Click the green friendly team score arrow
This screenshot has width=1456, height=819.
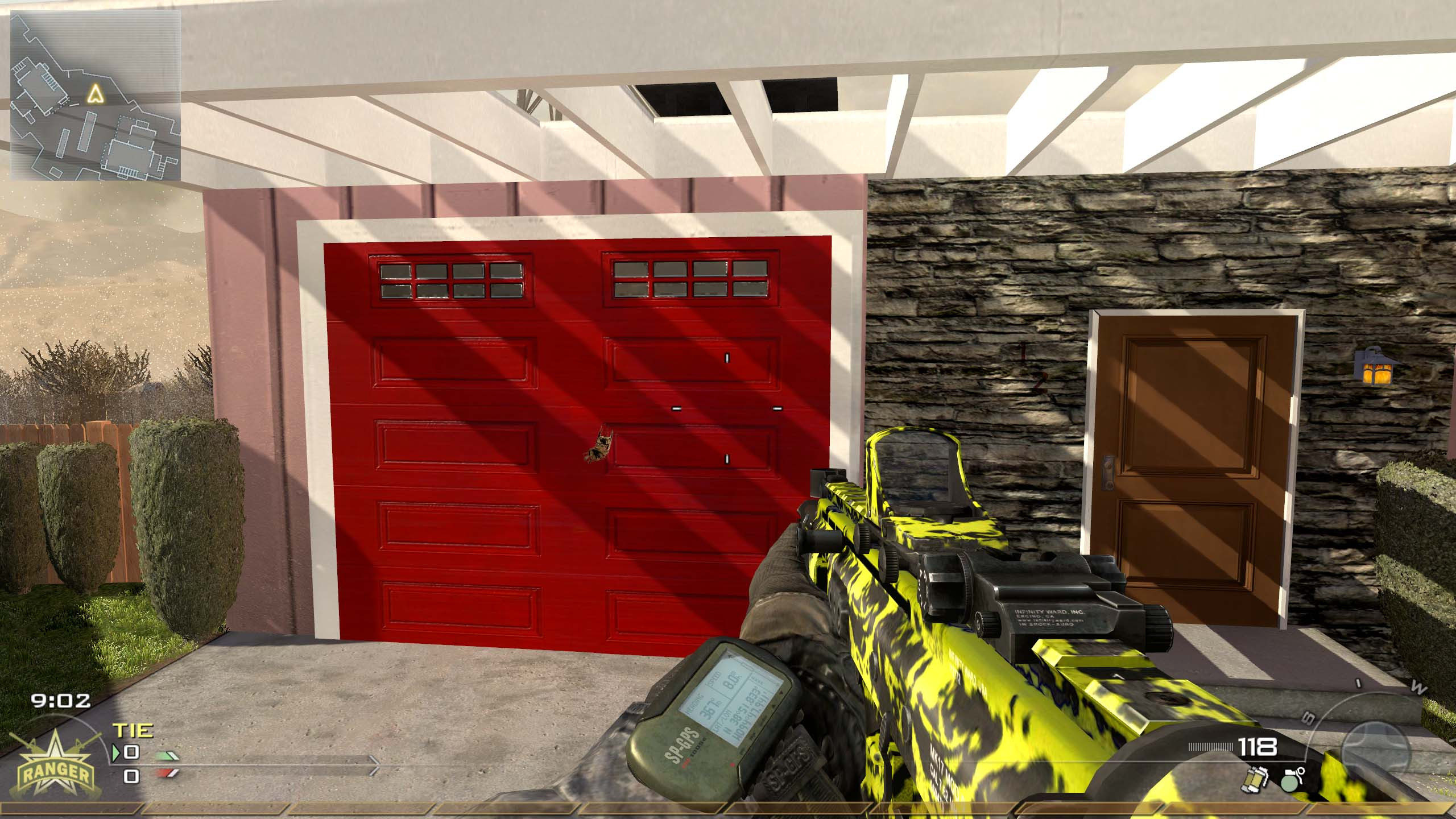[x=167, y=757]
